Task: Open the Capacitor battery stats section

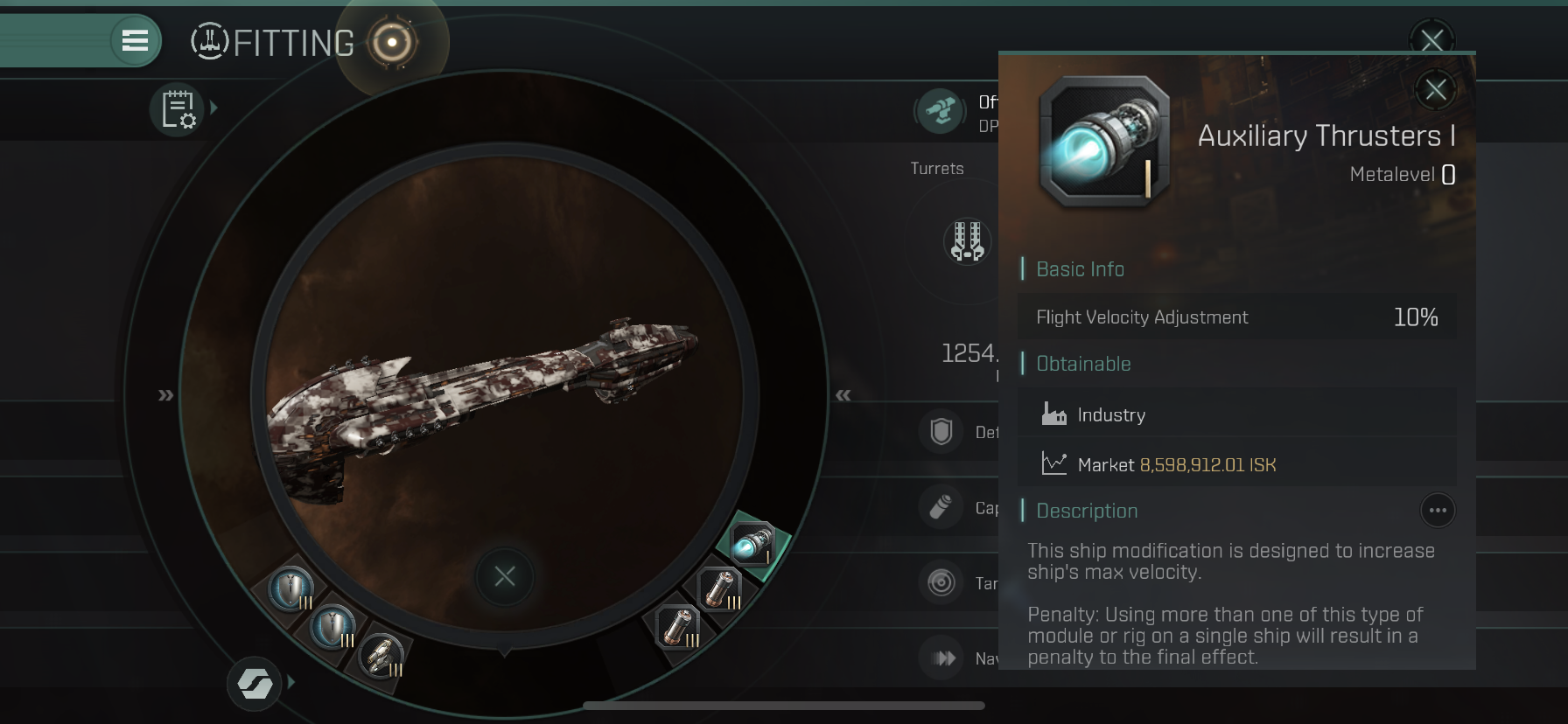Action: pos(941,507)
